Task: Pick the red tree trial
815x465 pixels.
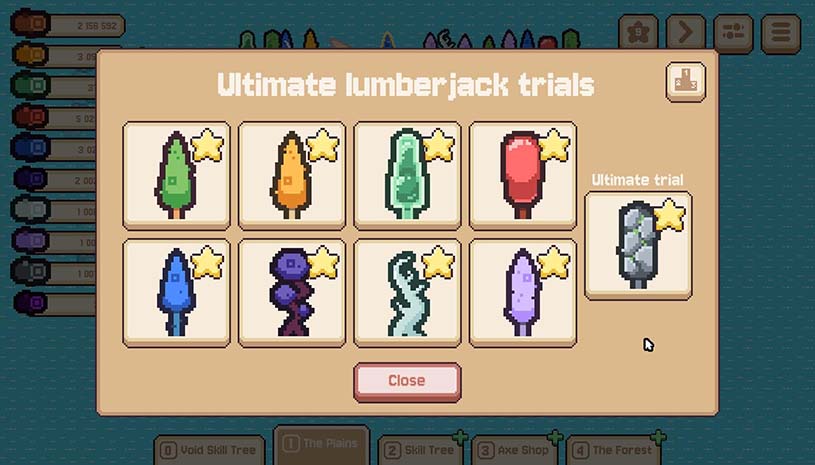Action: click(x=522, y=175)
